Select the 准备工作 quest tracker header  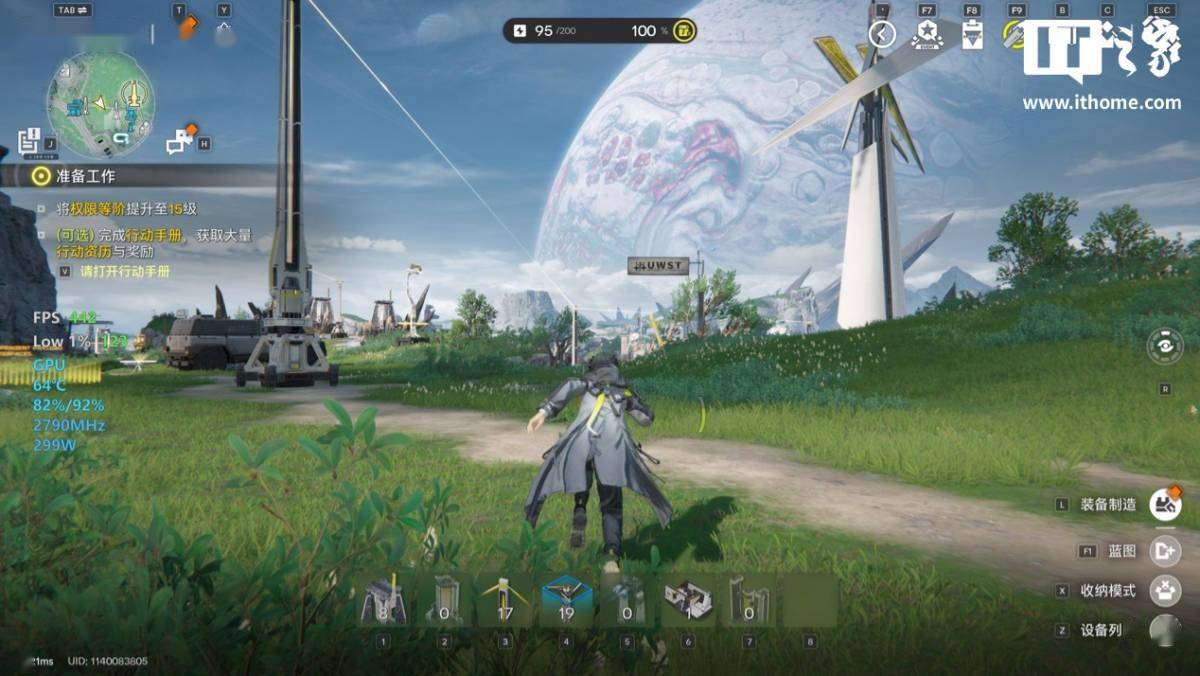(85, 176)
